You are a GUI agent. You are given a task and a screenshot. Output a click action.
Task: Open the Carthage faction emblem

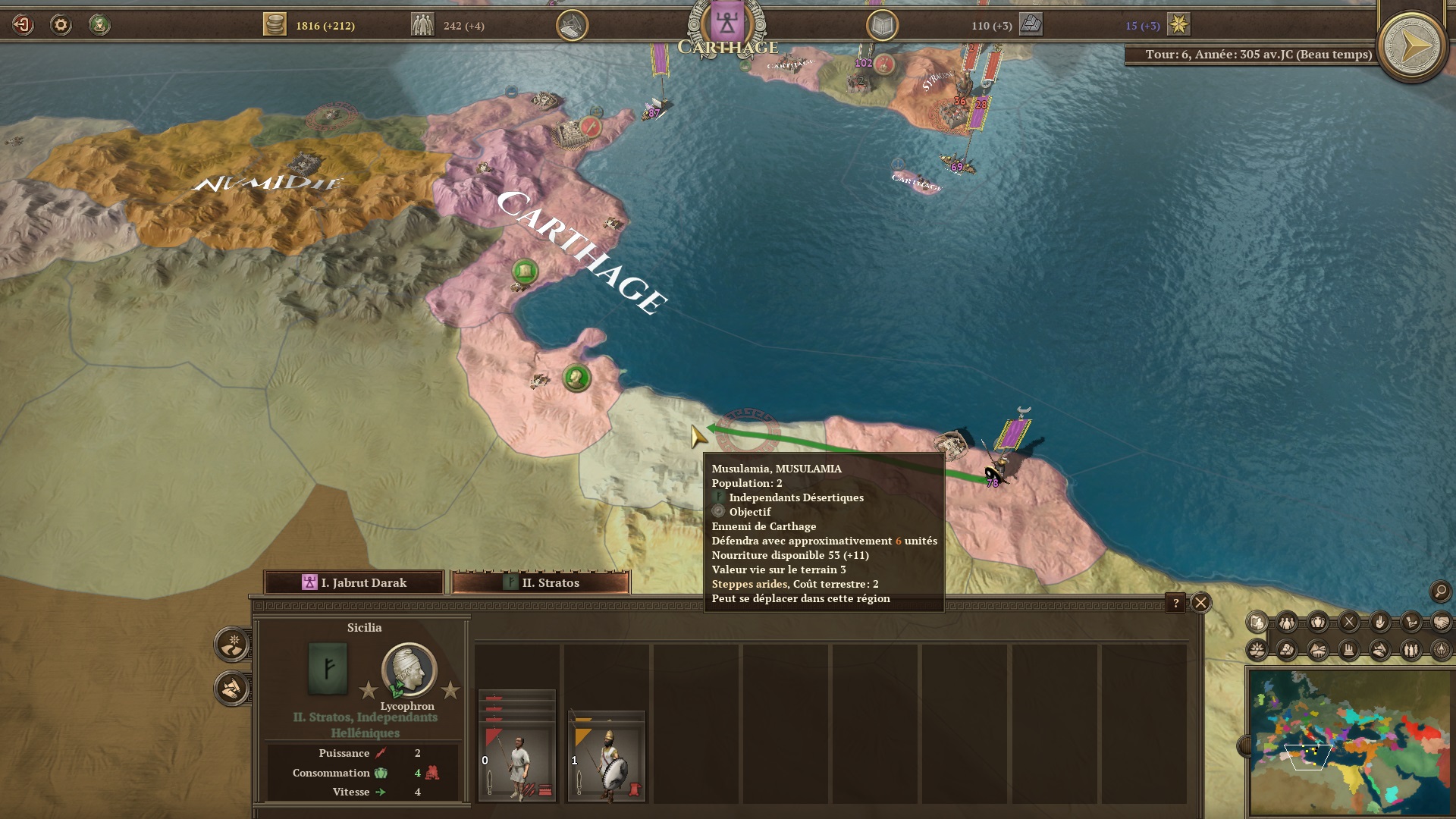(x=726, y=24)
